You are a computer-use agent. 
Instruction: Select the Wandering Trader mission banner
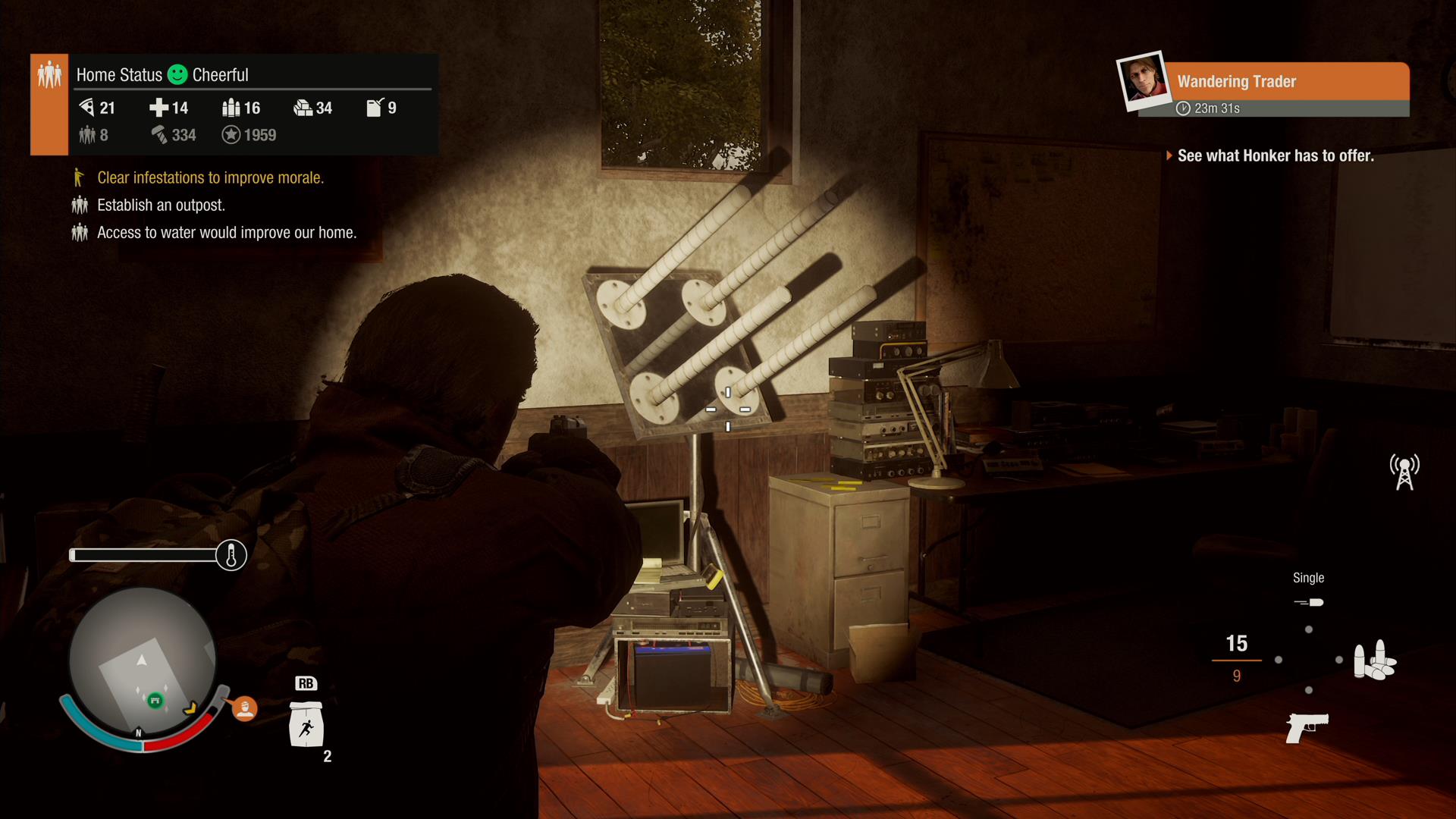[1285, 81]
